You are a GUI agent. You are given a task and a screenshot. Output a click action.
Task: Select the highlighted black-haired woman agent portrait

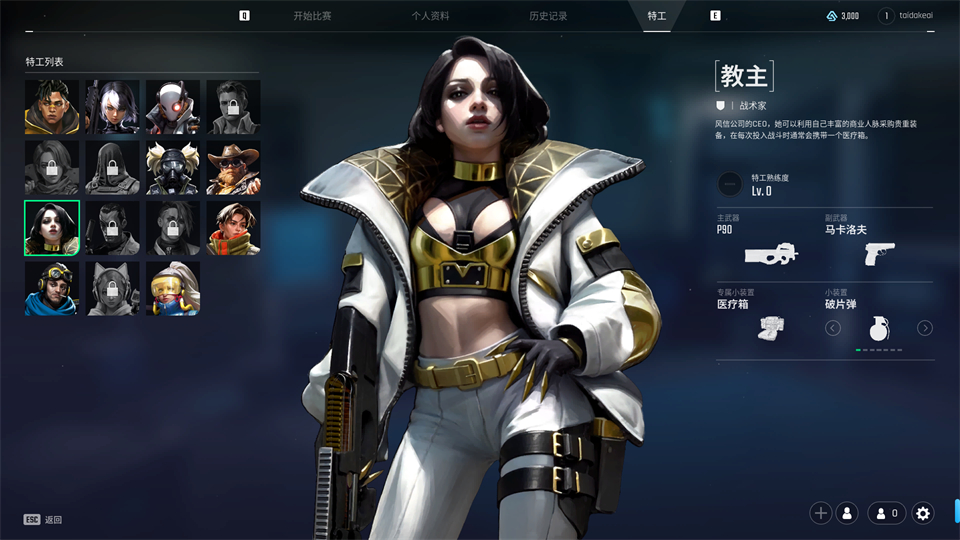point(52,228)
